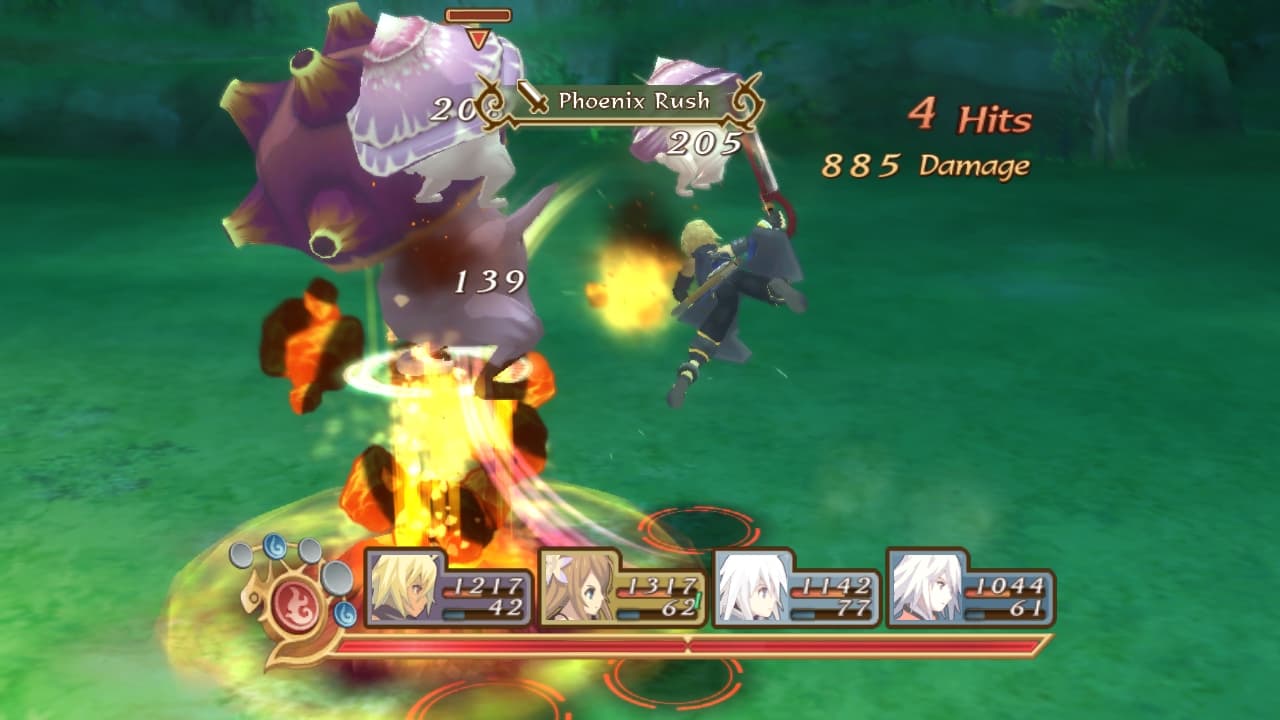Click the sword icon beside Phoenix Rush

click(x=536, y=100)
